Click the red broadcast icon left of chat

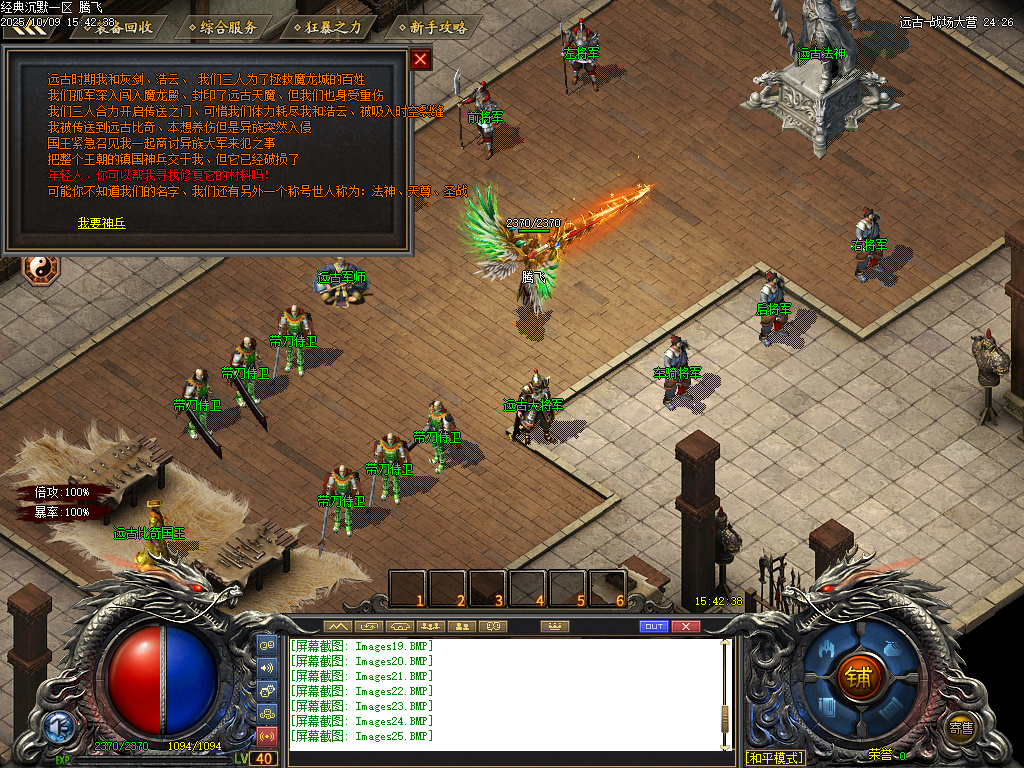click(267, 737)
